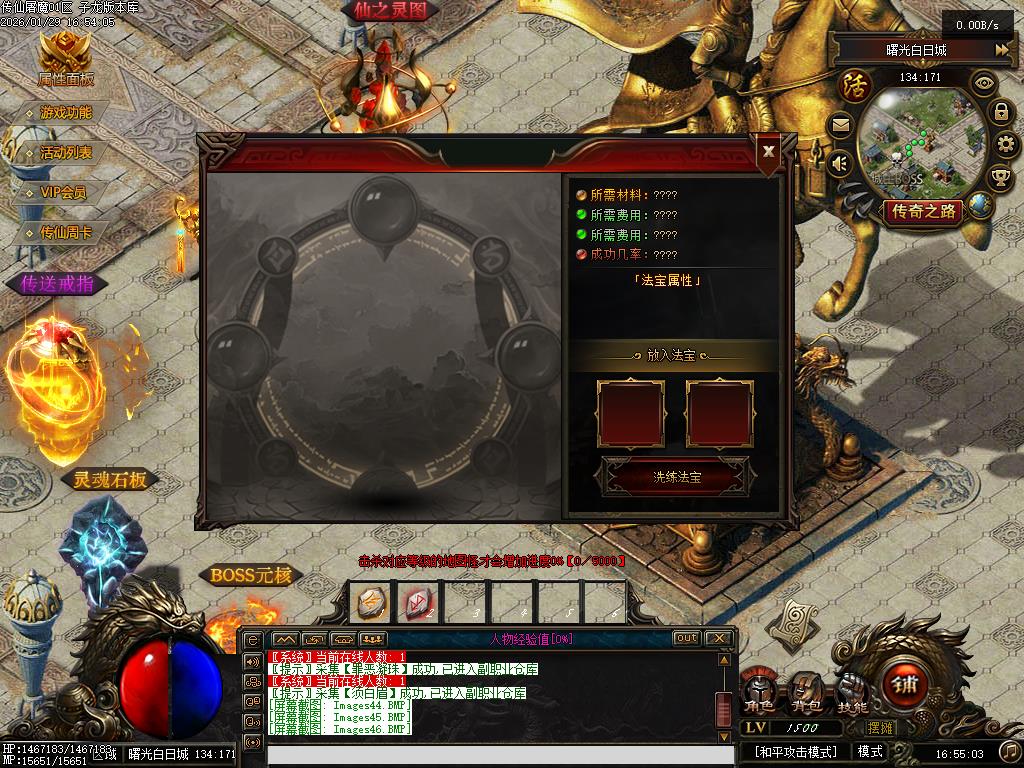Screen dimensions: 1024x768
Task: Open the 属性面板 attributes panel
Action: [x=65, y=59]
